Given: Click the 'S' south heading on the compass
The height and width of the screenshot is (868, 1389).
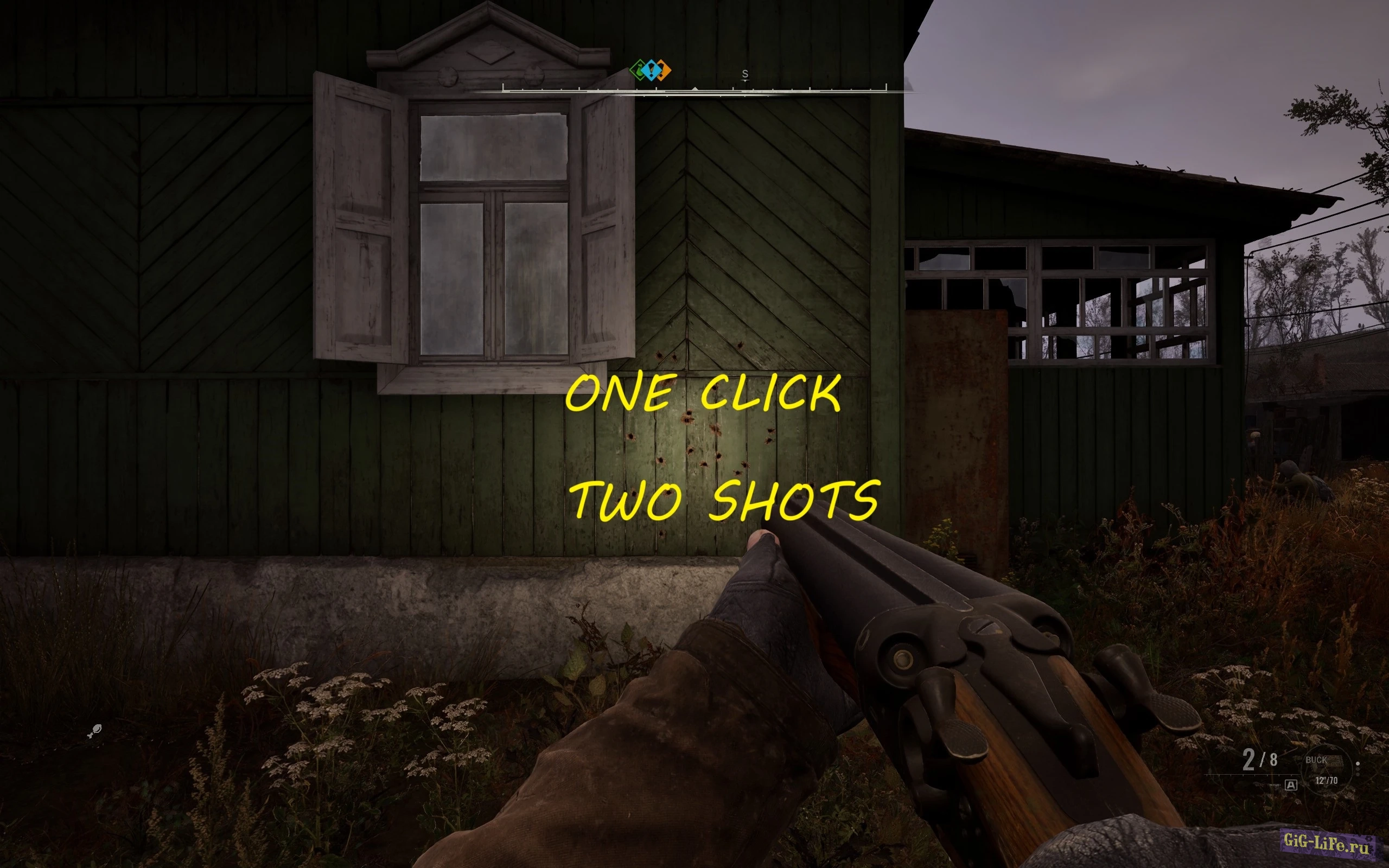Looking at the screenshot, I should tap(744, 73).
